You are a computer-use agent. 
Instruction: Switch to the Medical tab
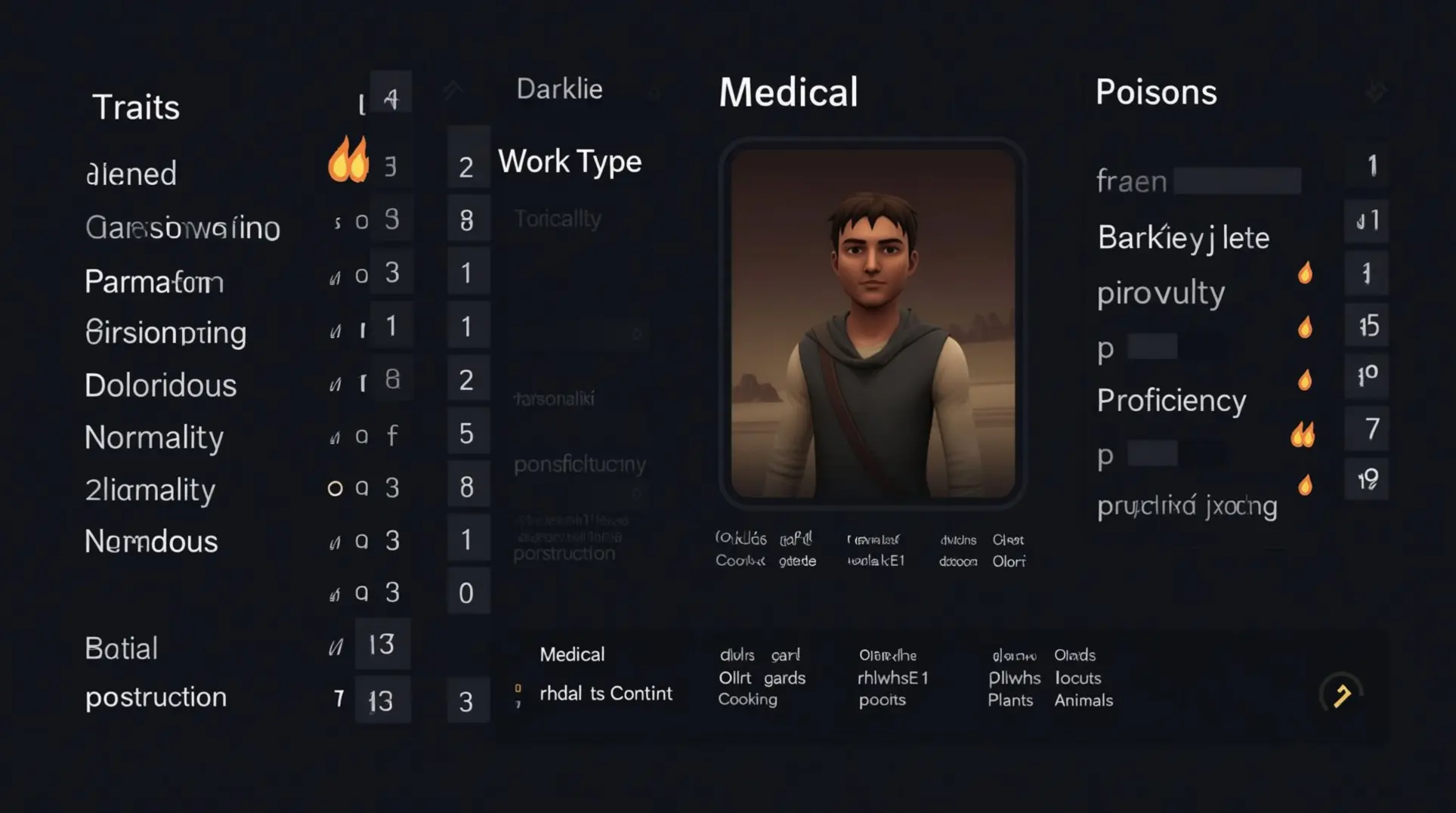[788, 91]
